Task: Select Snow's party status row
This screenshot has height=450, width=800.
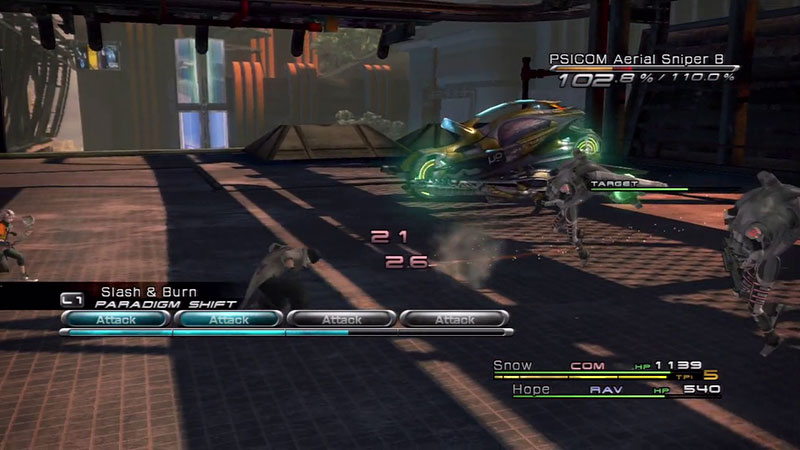Action: (600, 367)
